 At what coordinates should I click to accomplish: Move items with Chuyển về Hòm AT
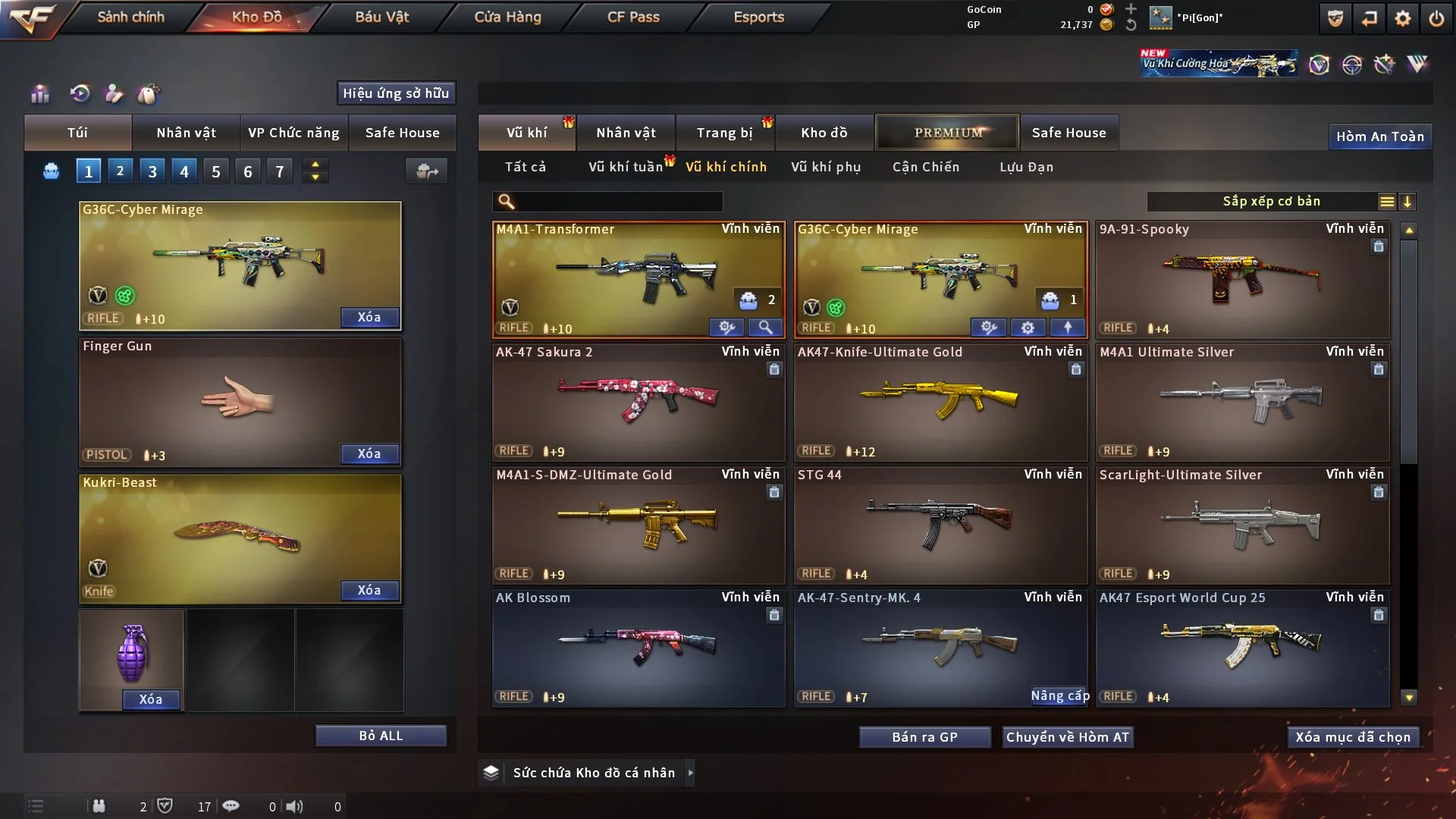(1068, 737)
